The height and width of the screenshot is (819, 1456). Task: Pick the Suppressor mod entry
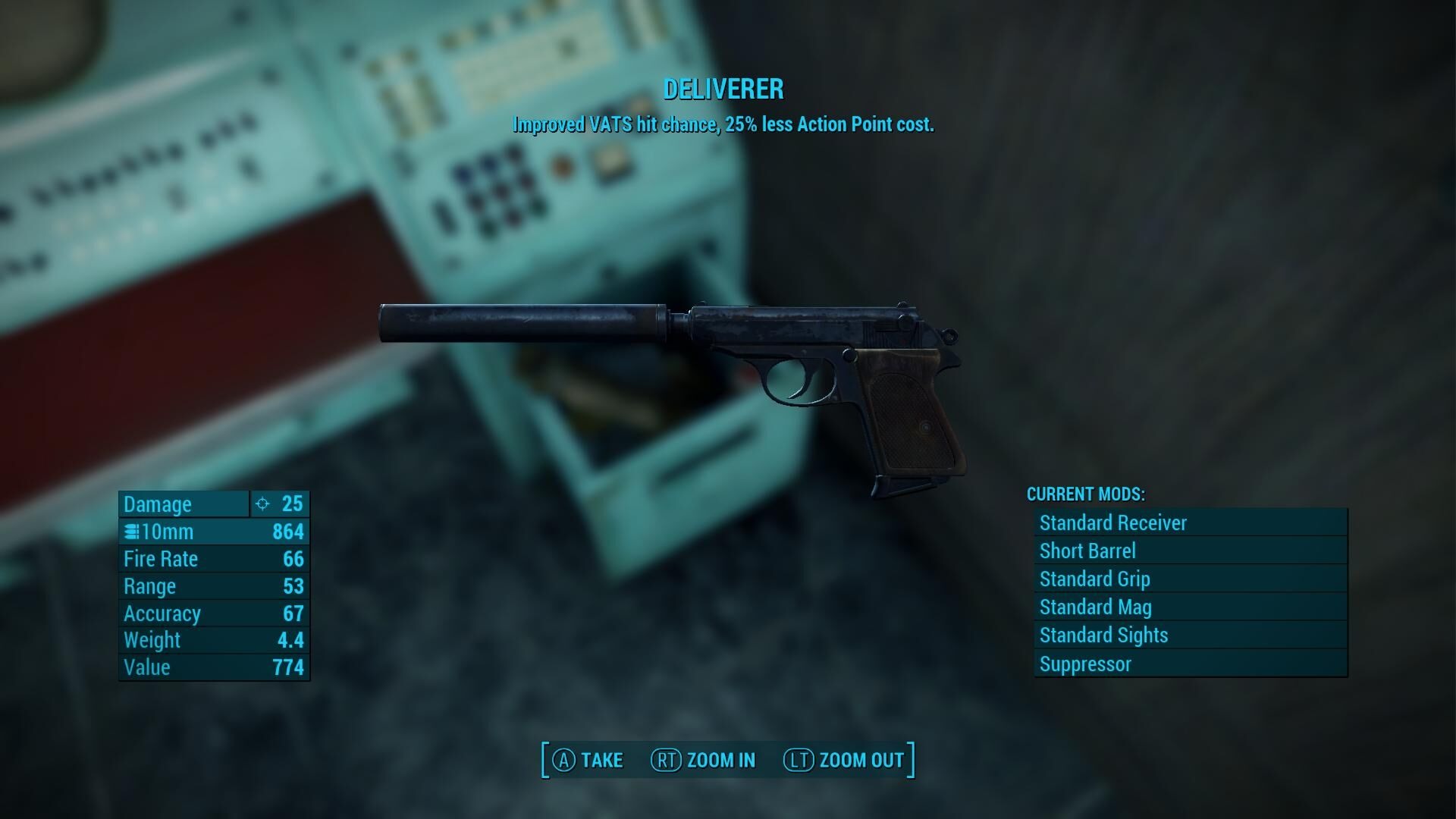(1190, 664)
